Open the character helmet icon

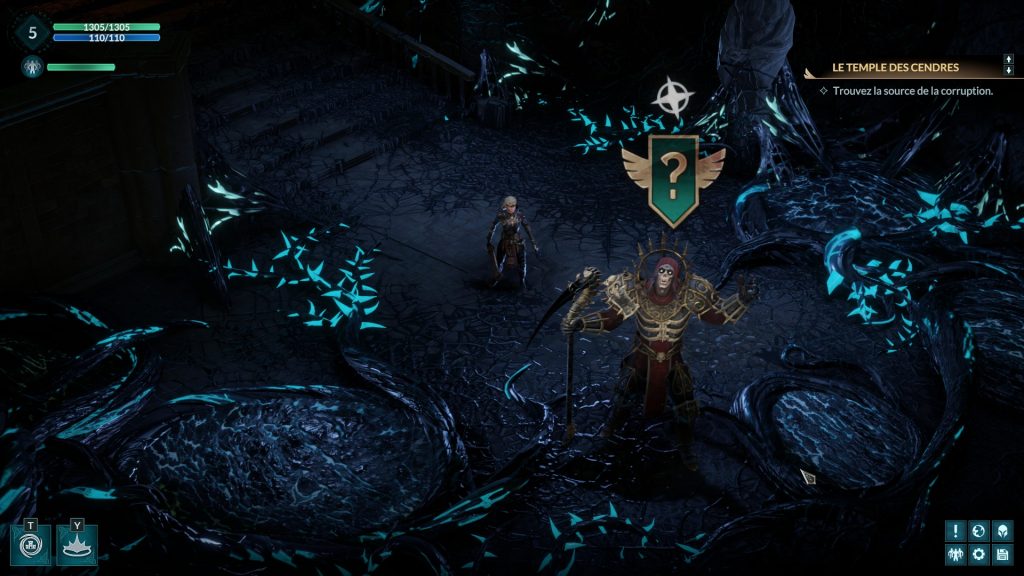coord(1002,531)
